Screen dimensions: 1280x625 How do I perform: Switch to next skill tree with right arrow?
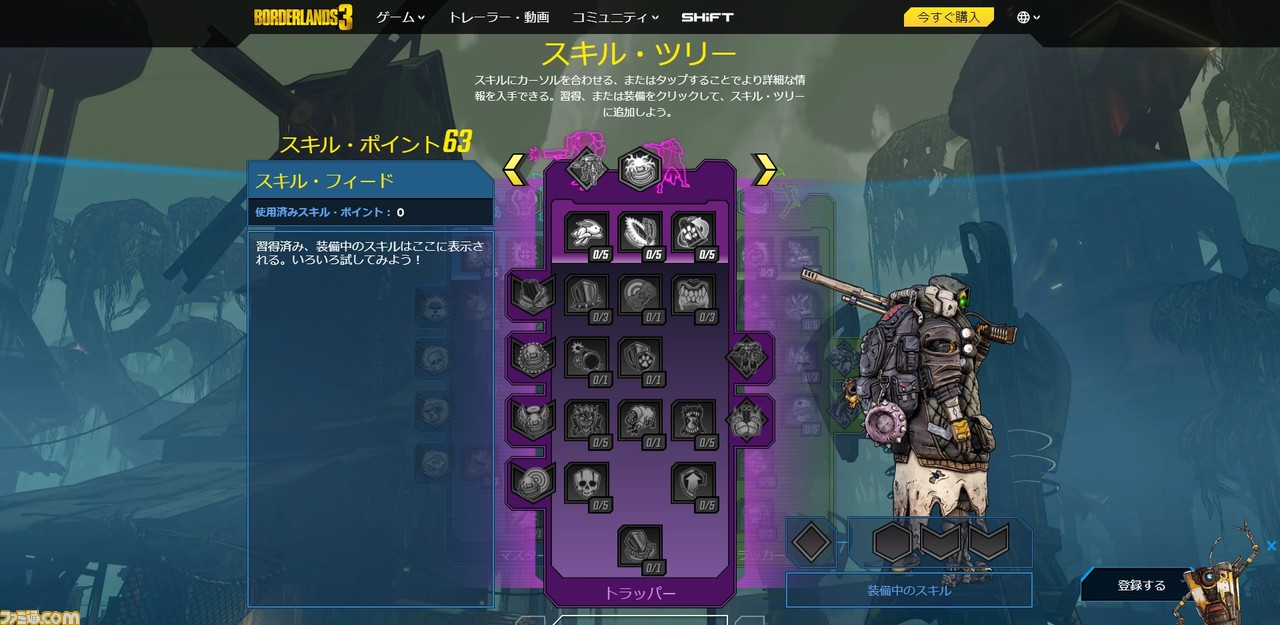764,169
